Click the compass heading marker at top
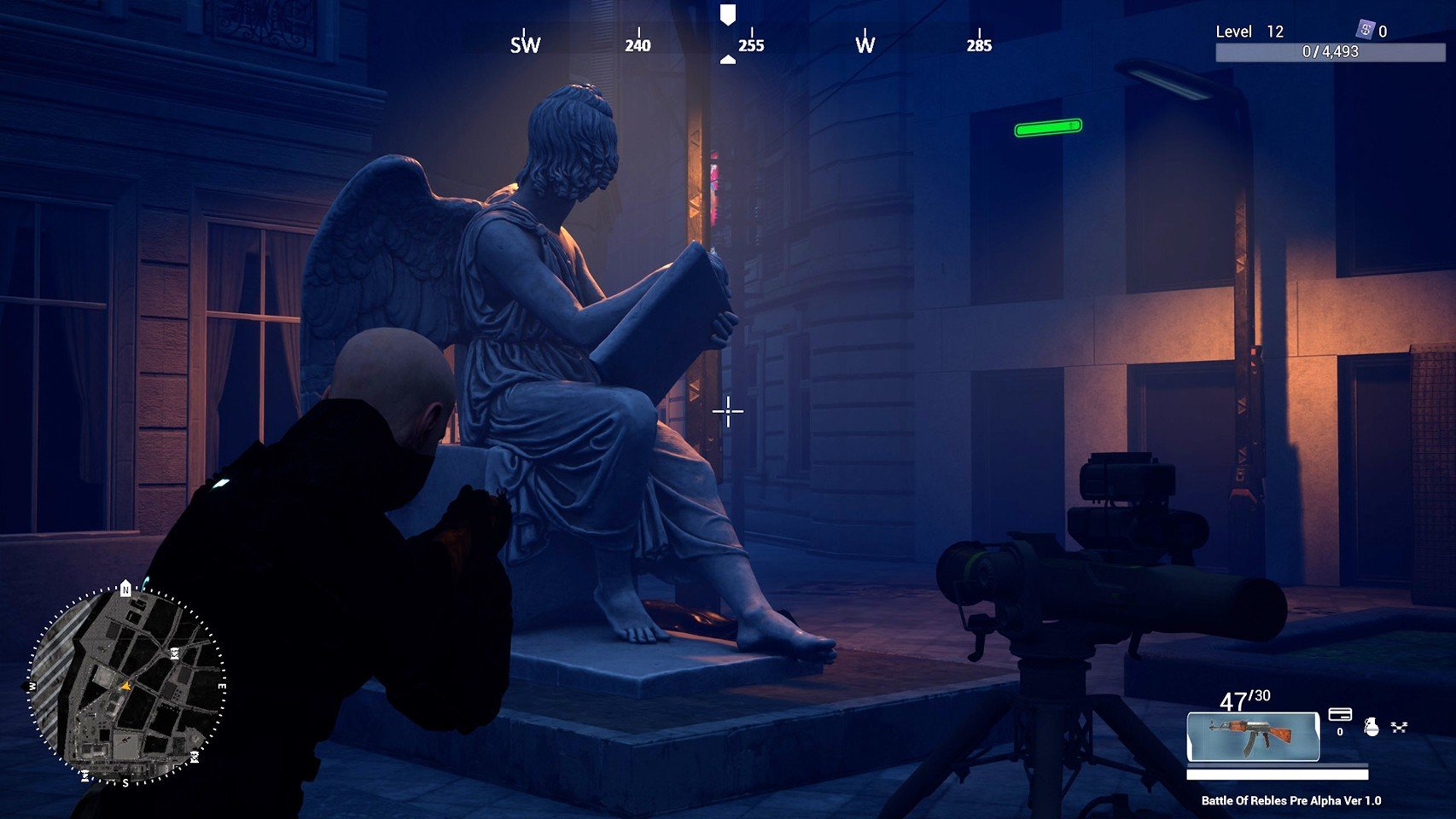Screen dimensions: 1456x819 [727, 15]
